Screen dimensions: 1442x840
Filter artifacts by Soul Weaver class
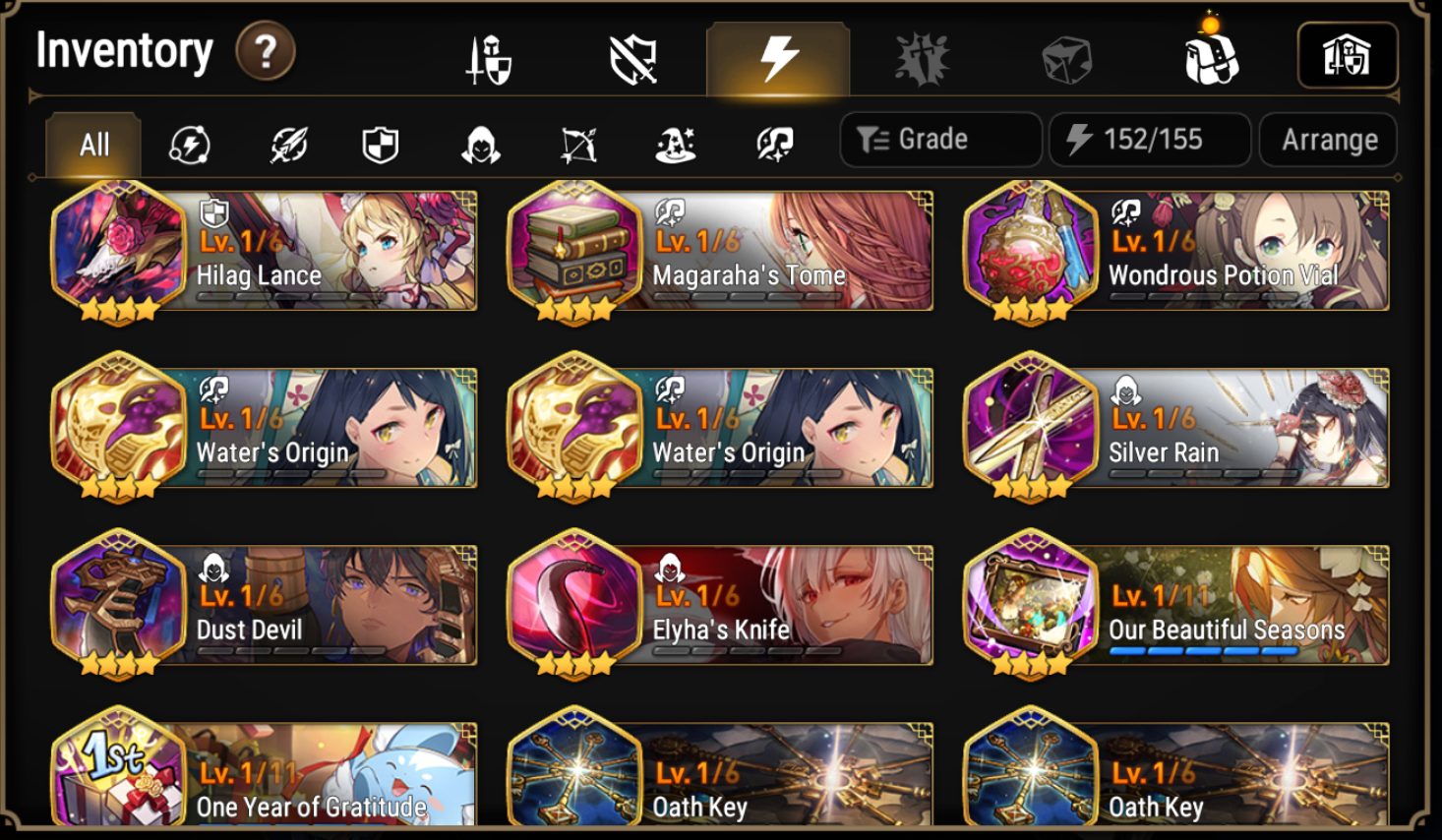(774, 144)
